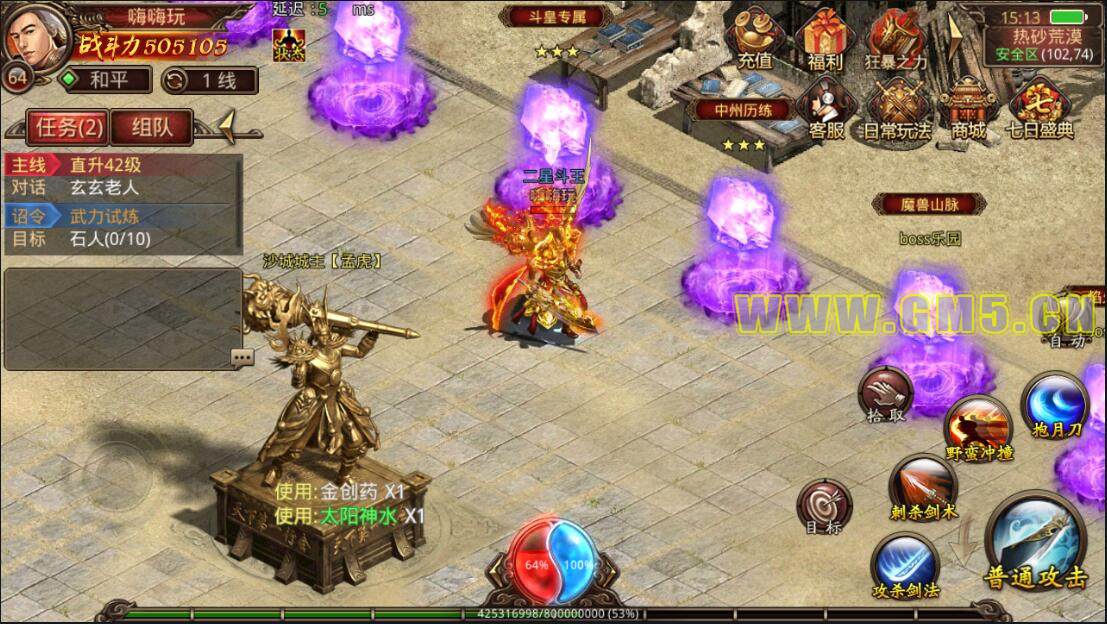This screenshot has height=624, width=1107.
Task: Switch server line via 1线 button
Action: click(x=208, y=80)
